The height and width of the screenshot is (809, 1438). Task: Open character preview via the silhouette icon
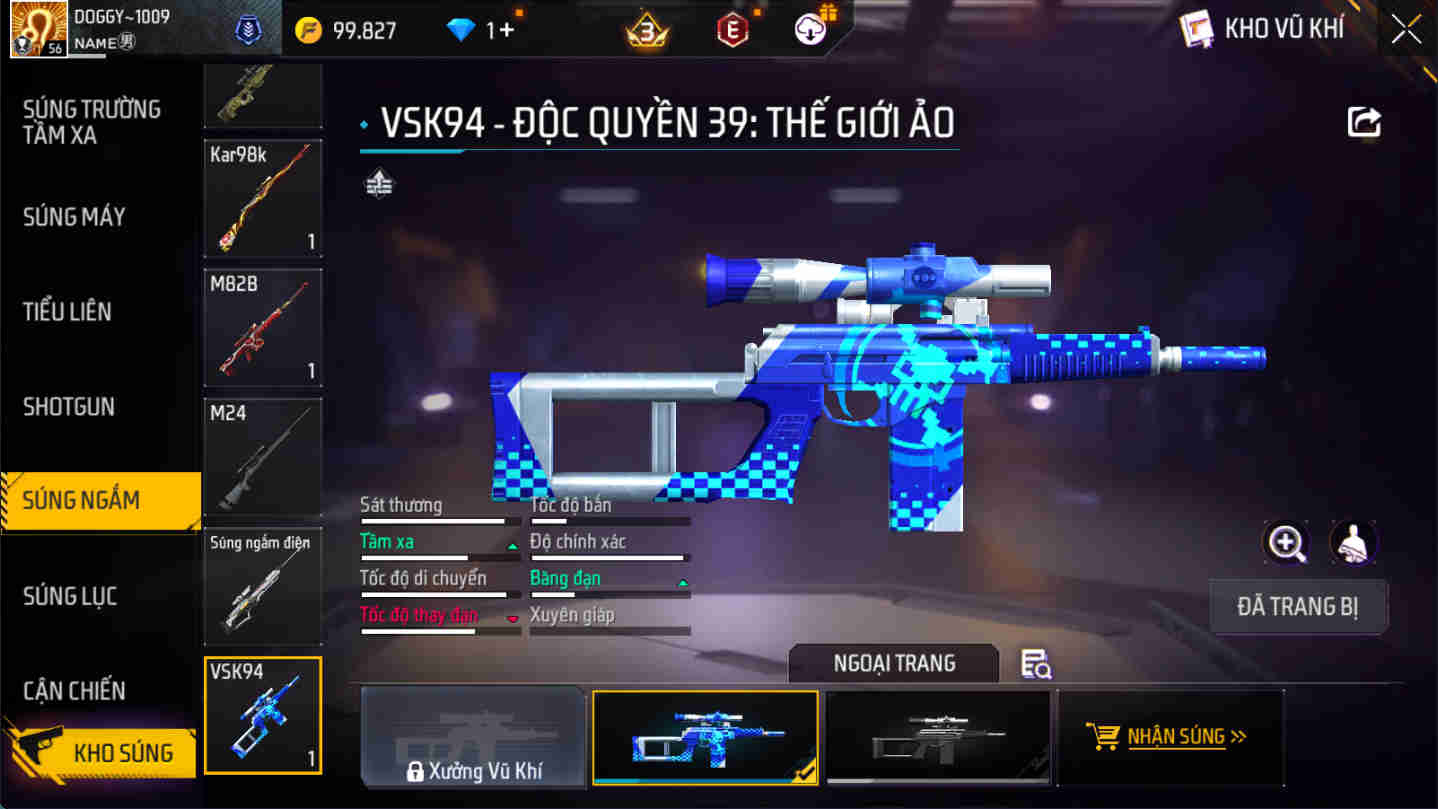[1352, 543]
